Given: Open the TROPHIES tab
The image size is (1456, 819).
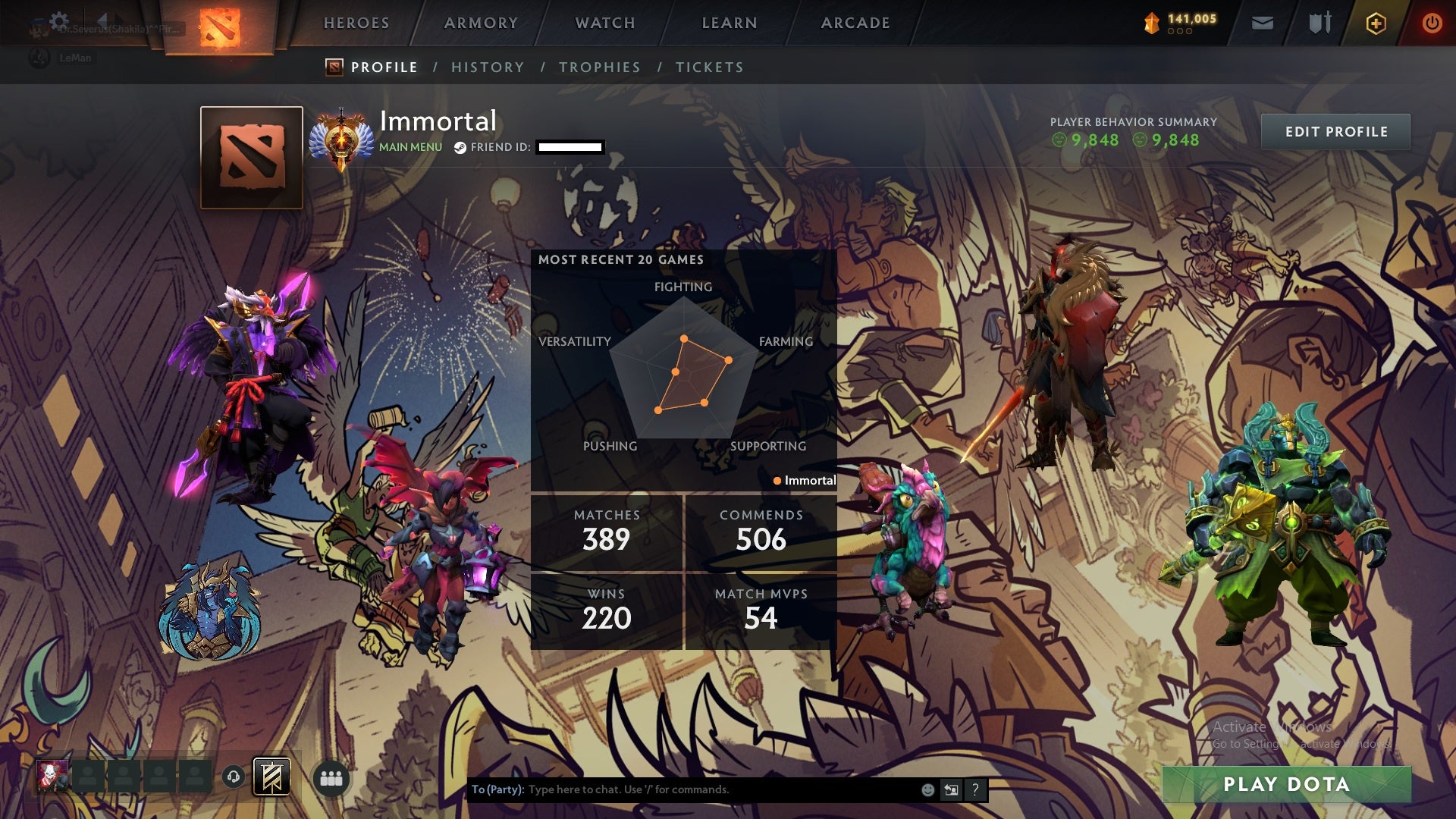Looking at the screenshot, I should tap(600, 67).
